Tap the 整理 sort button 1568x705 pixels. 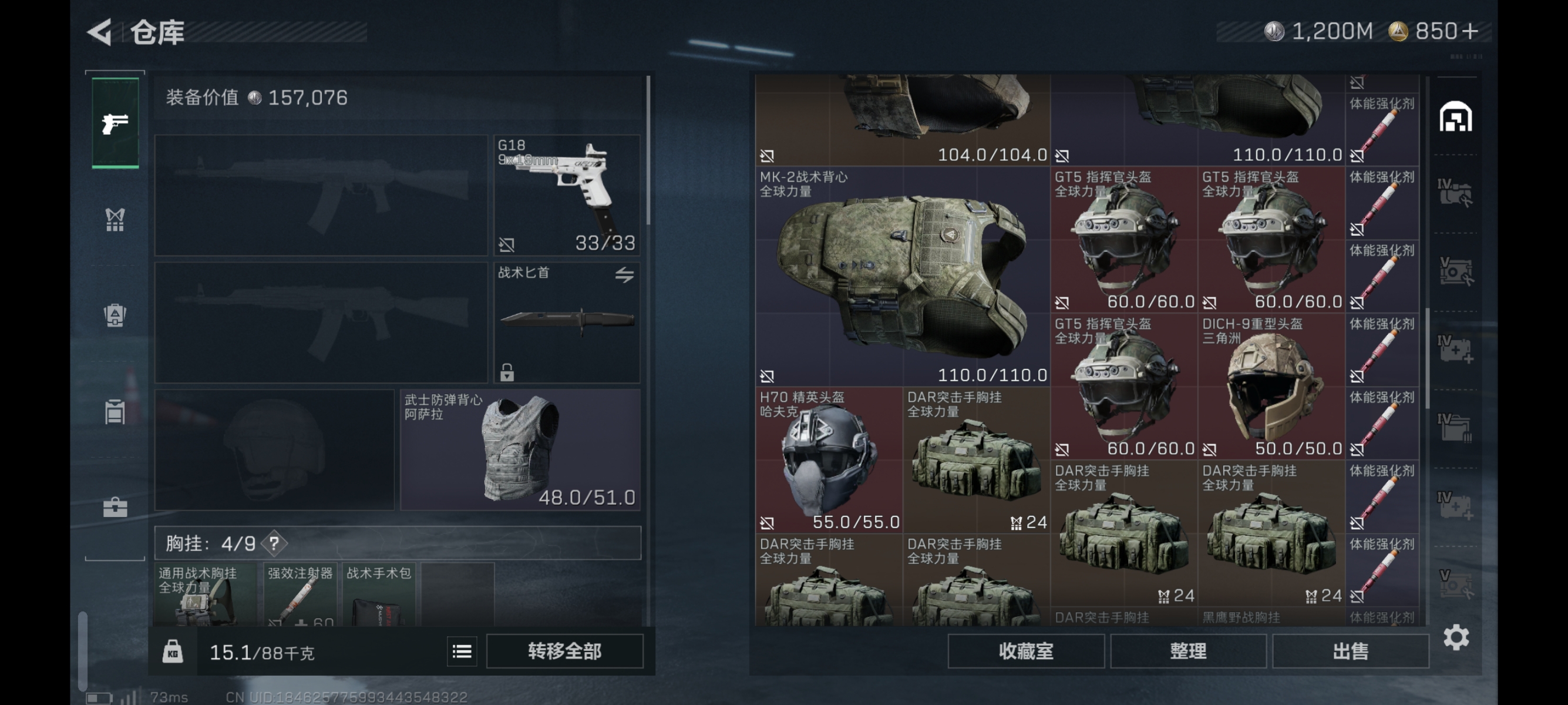click(1187, 652)
